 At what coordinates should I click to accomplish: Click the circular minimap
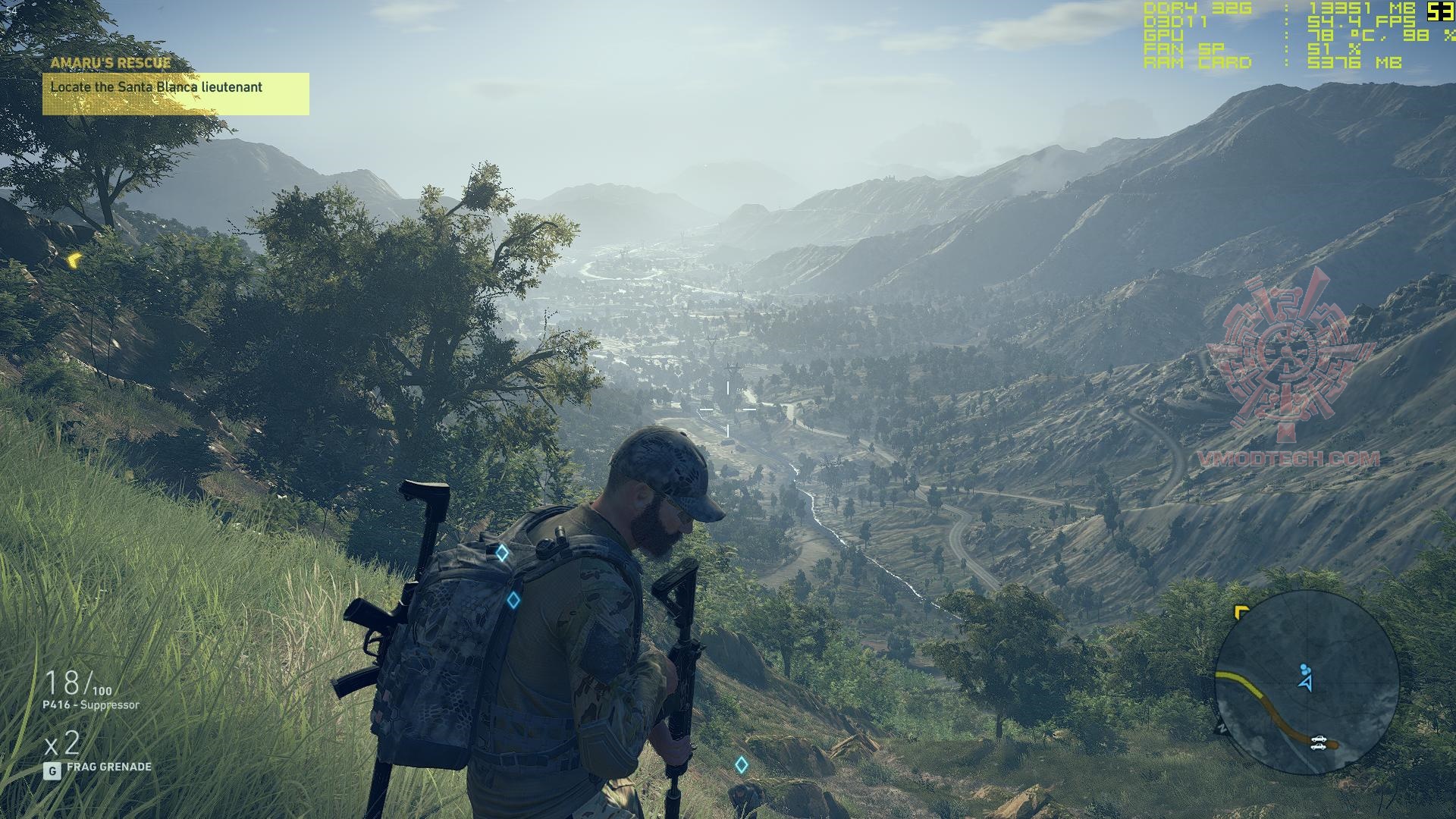(x=1306, y=682)
